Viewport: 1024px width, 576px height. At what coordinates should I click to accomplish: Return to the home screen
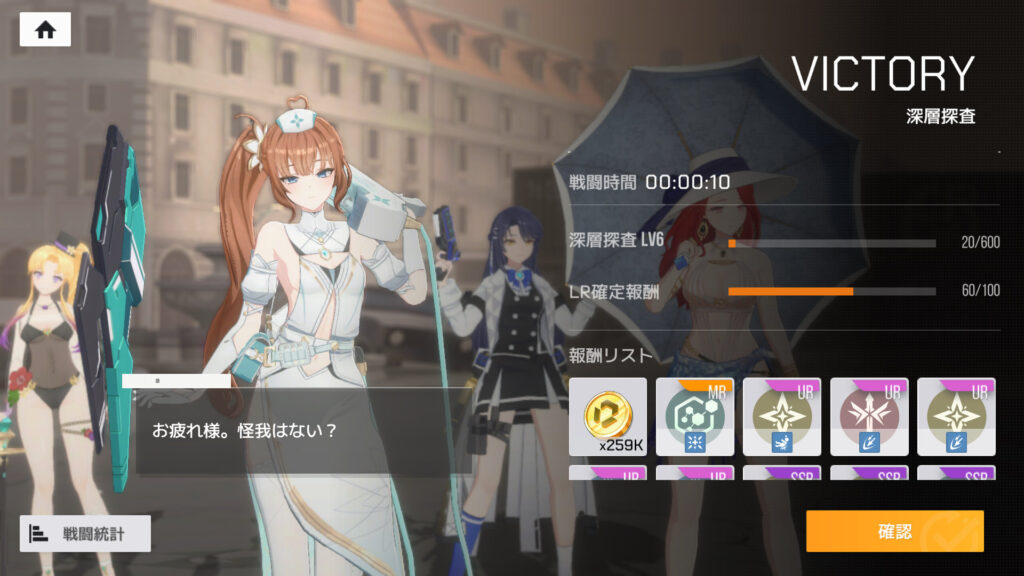45,29
